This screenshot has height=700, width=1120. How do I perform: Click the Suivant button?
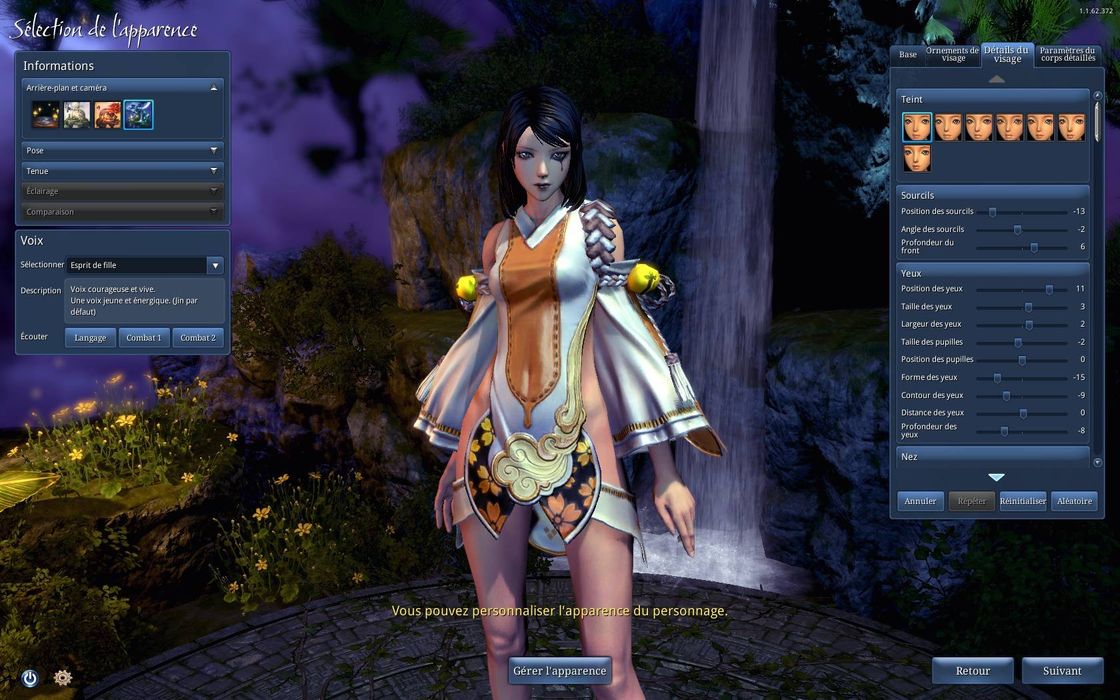point(1062,671)
